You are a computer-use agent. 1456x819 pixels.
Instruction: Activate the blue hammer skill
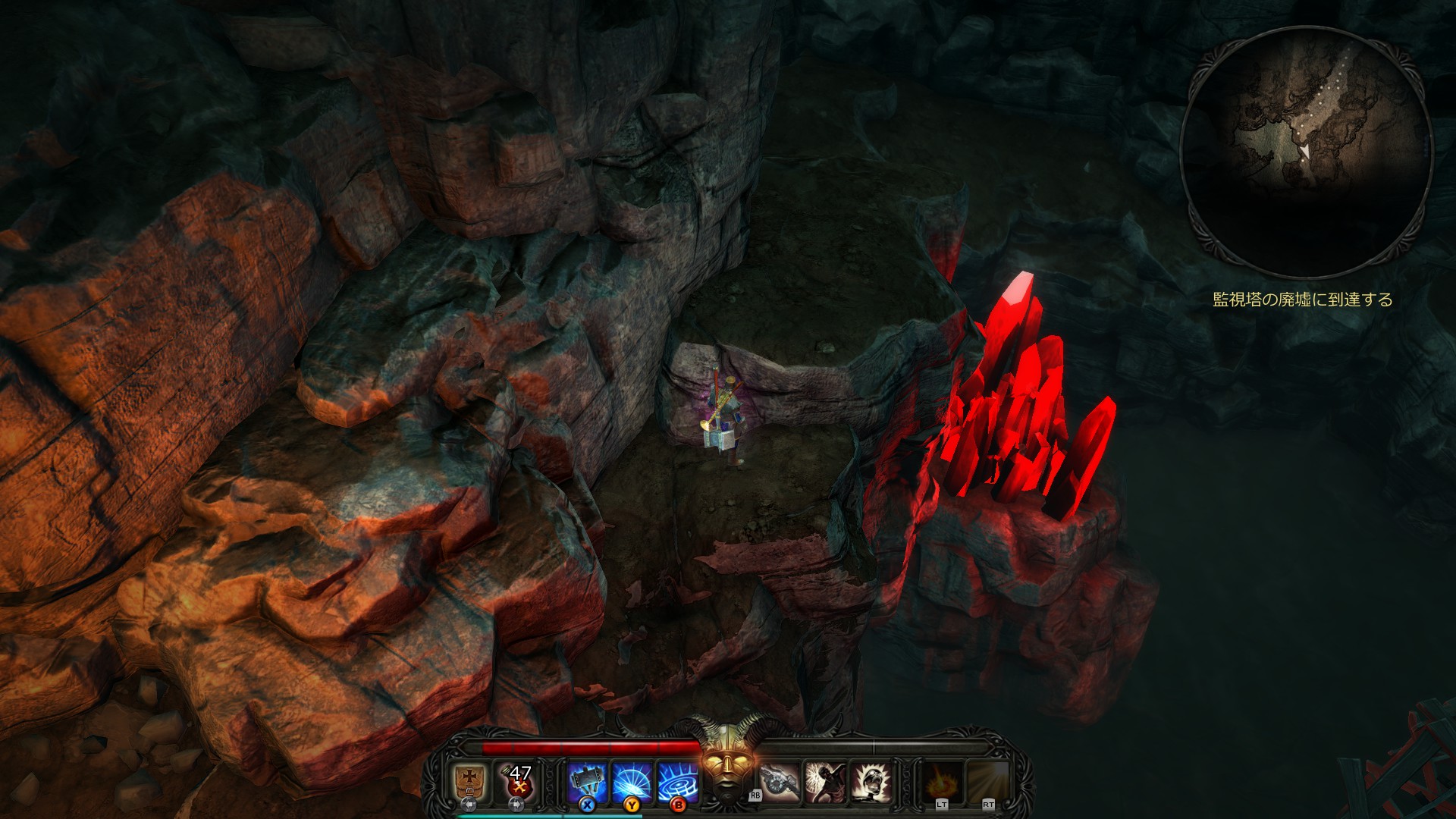[587, 781]
